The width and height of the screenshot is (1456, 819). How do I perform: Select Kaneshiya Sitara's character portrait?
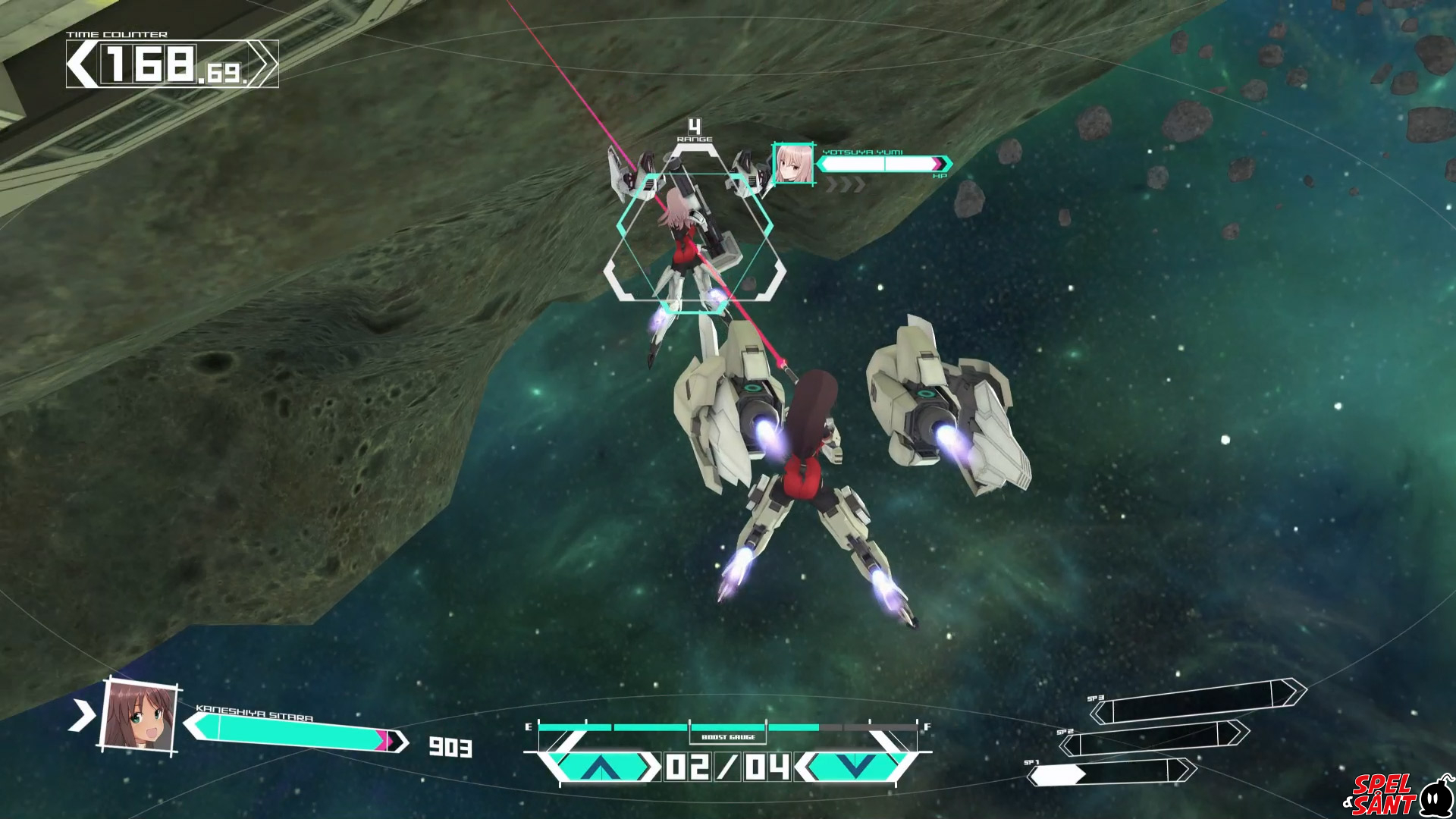click(x=139, y=715)
